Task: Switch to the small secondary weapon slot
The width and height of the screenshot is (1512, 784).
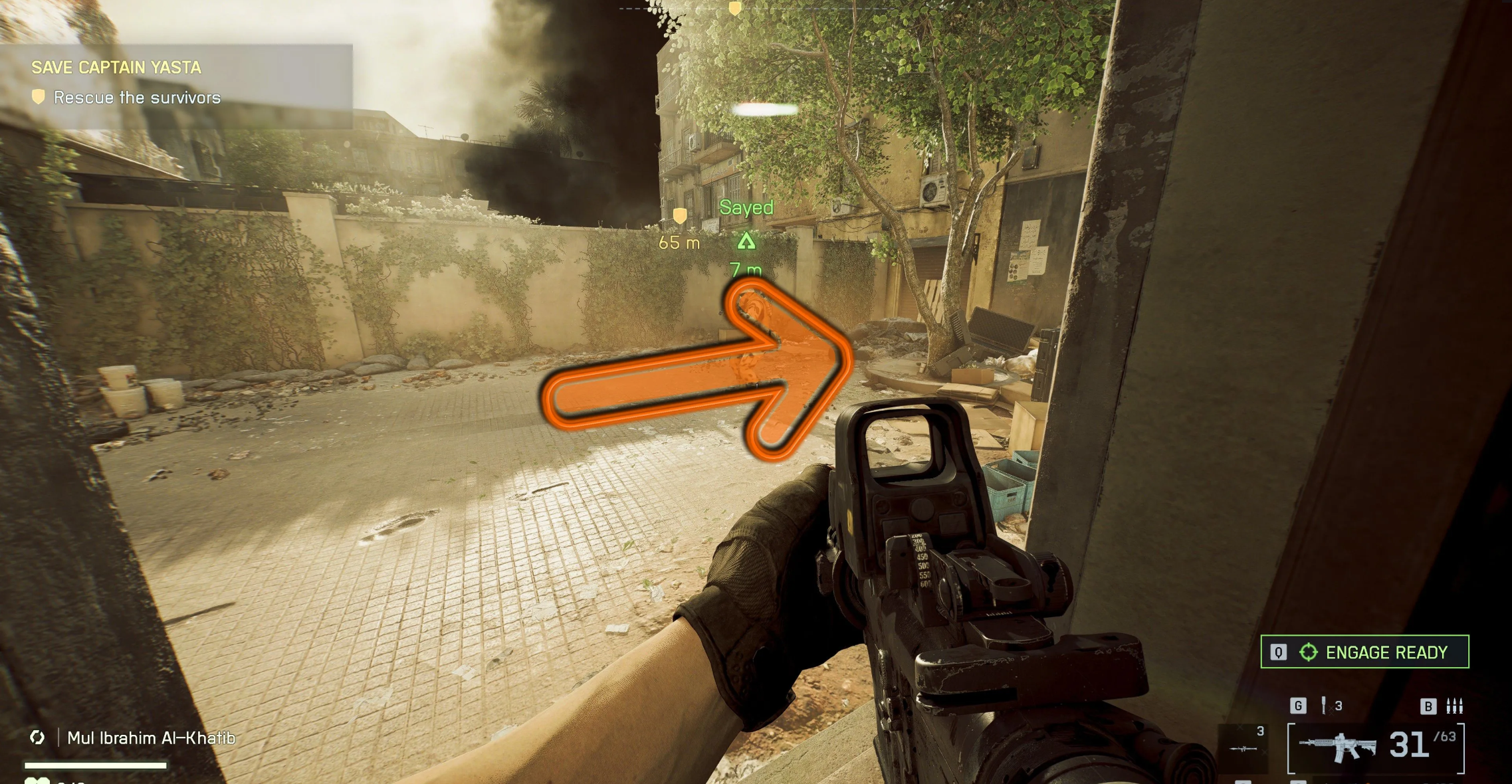Action: click(x=1243, y=747)
